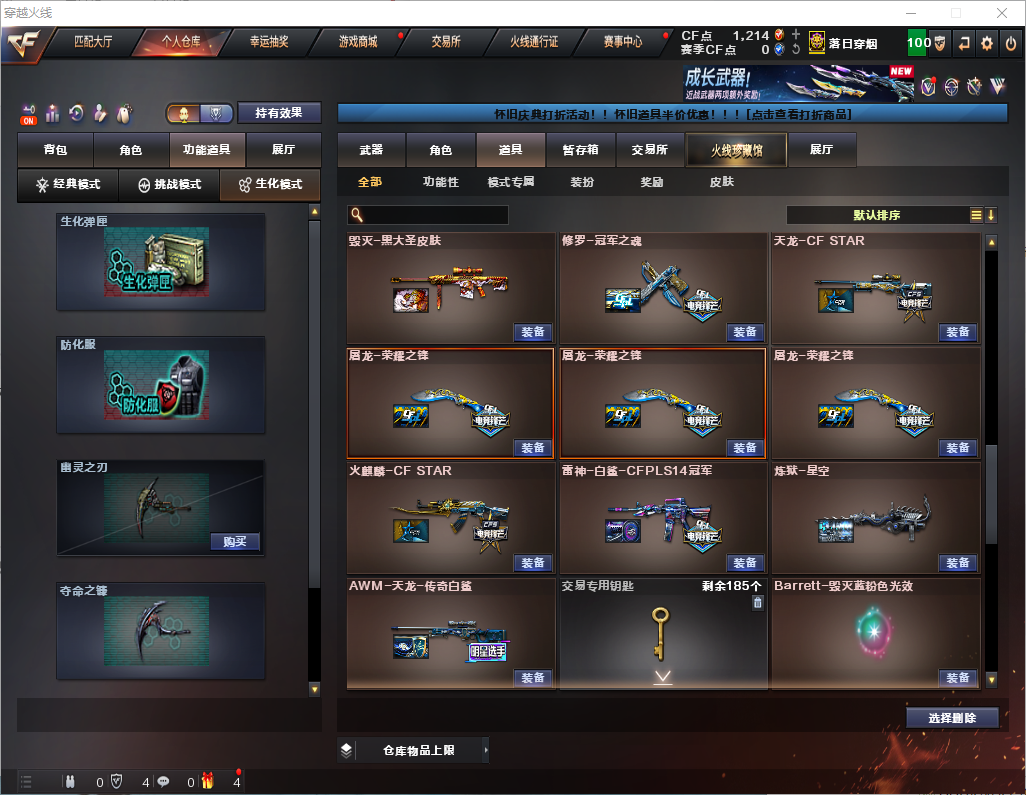Open settings via the gear icon
Image resolution: width=1026 pixels, height=795 pixels.
(987, 43)
